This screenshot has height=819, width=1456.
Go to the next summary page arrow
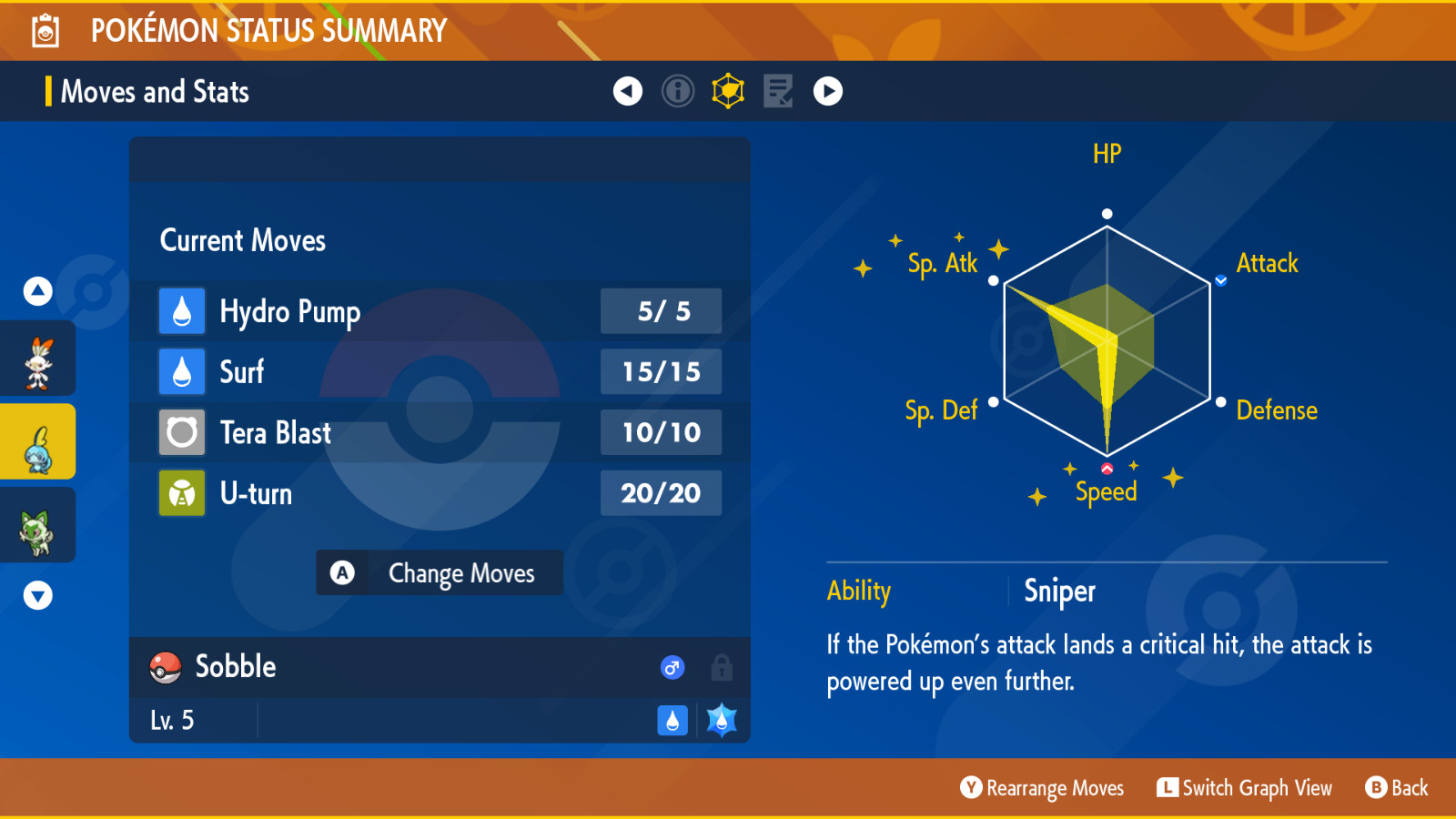(828, 91)
